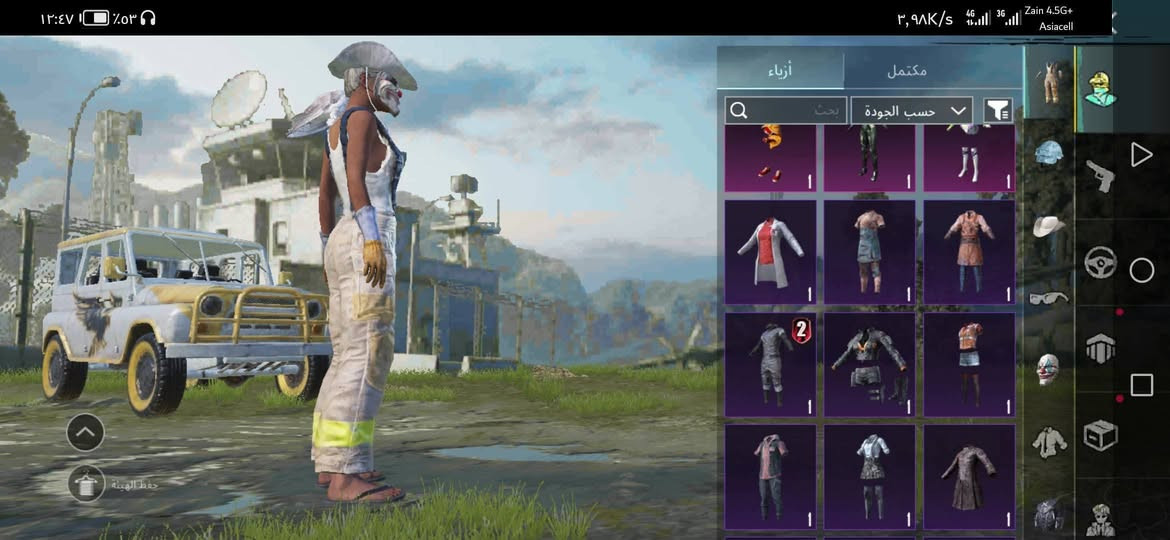This screenshot has height=540, width=1170.
Task: Switch to the أزياء outfits tab
Action: 780,71
